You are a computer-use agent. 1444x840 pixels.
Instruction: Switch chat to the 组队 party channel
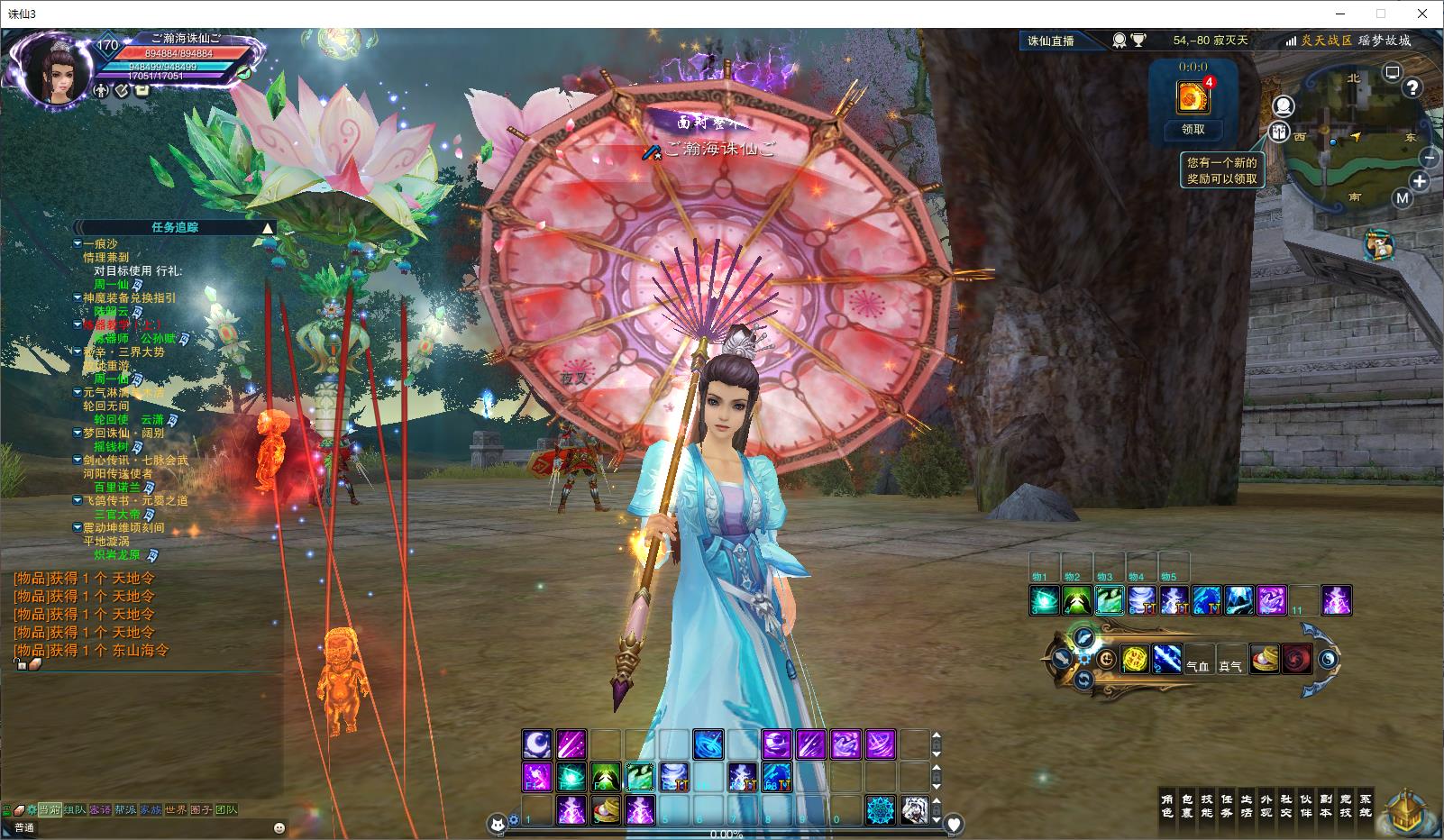75,809
